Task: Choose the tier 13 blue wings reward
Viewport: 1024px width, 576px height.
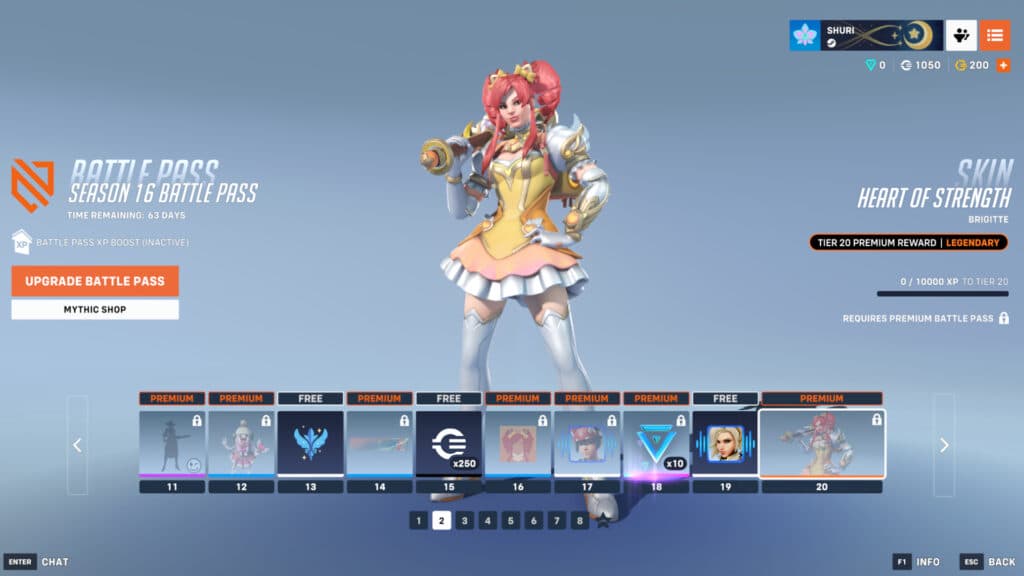Action: (310, 443)
